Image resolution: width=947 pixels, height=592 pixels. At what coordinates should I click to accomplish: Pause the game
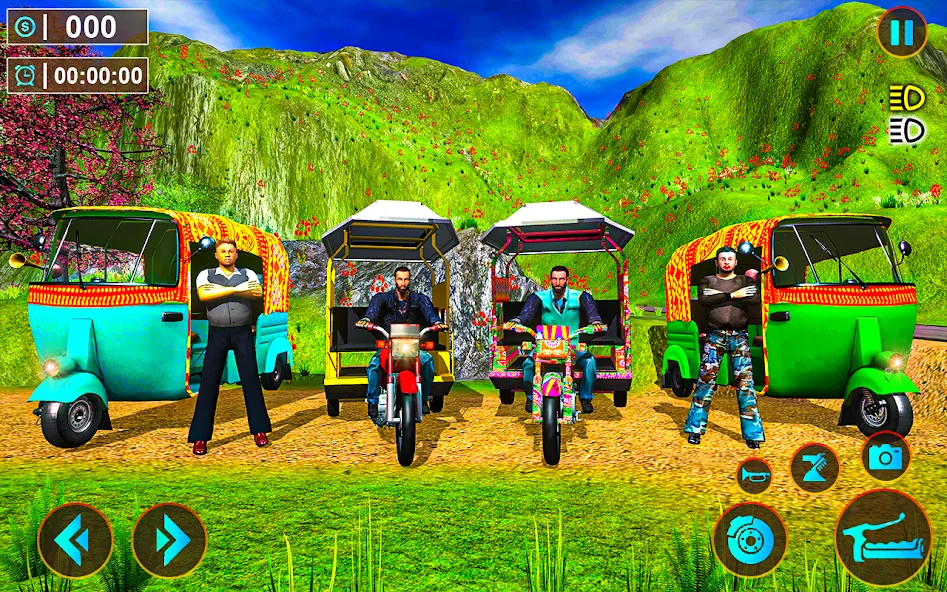[x=901, y=33]
